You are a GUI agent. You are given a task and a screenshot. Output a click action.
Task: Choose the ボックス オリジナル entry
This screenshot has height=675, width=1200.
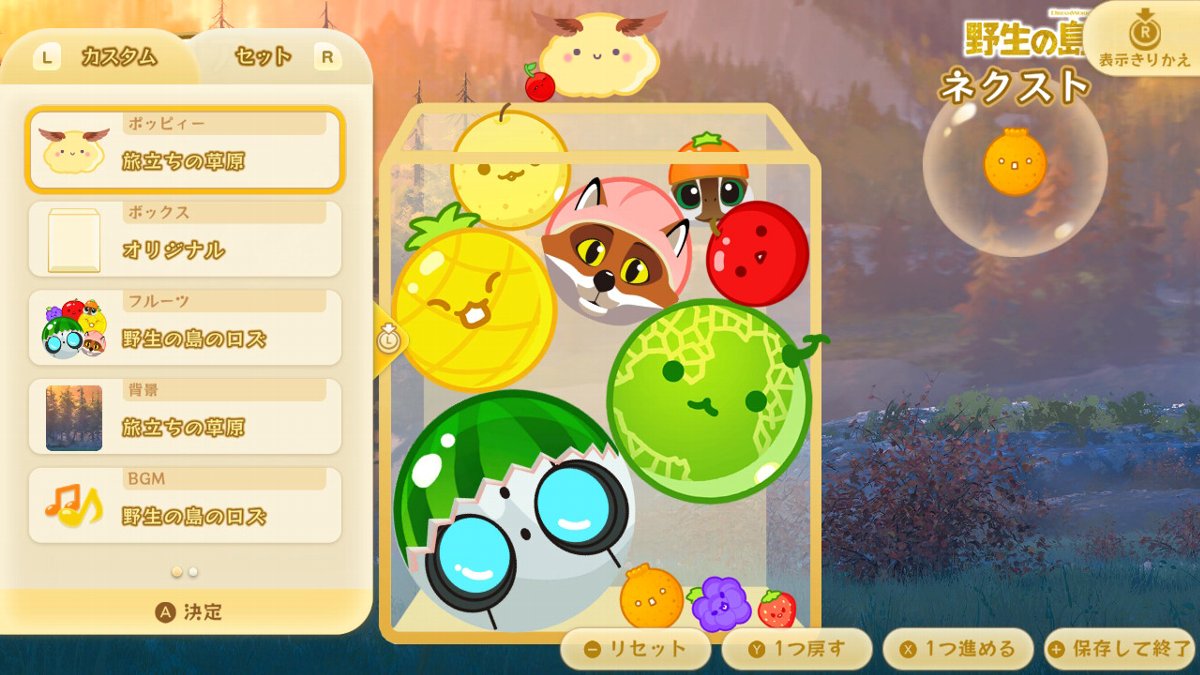(186, 239)
